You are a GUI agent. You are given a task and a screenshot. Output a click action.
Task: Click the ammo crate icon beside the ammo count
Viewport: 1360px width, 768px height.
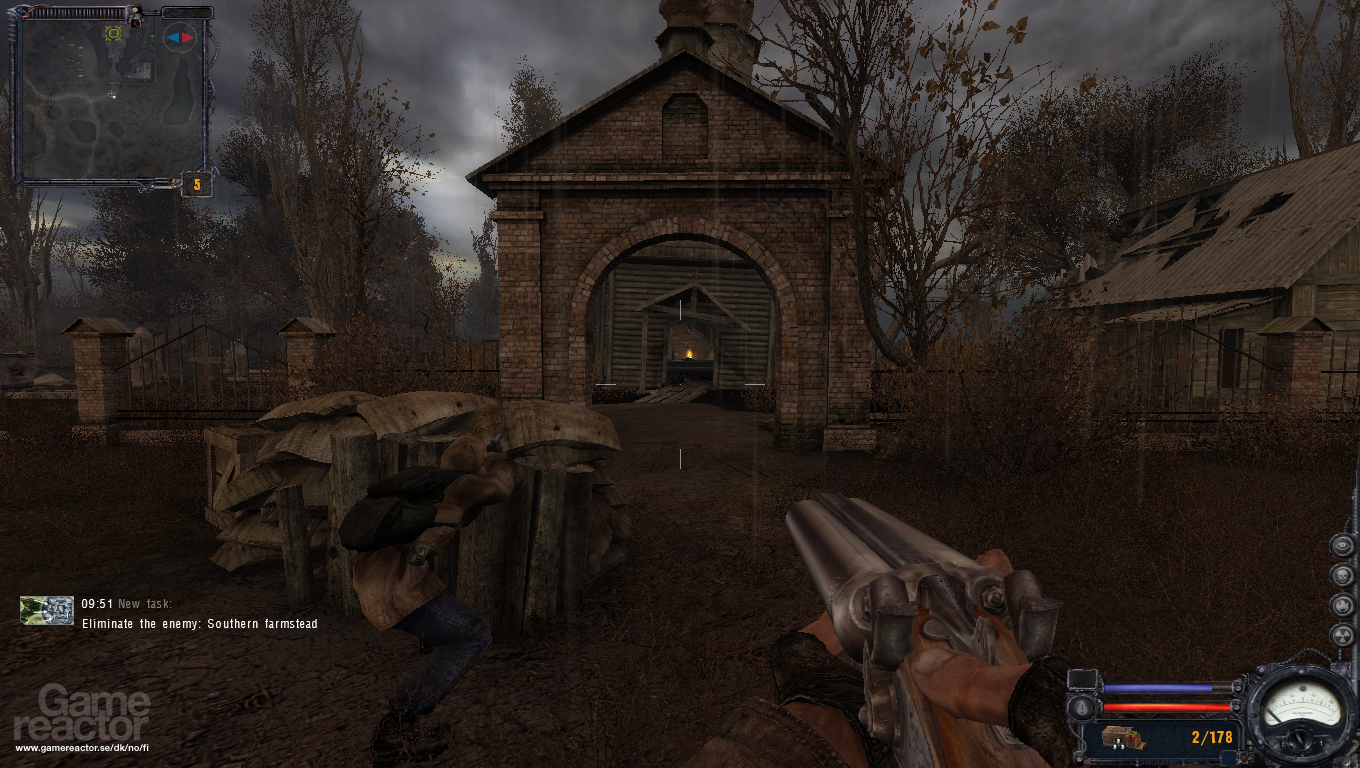click(x=1123, y=738)
